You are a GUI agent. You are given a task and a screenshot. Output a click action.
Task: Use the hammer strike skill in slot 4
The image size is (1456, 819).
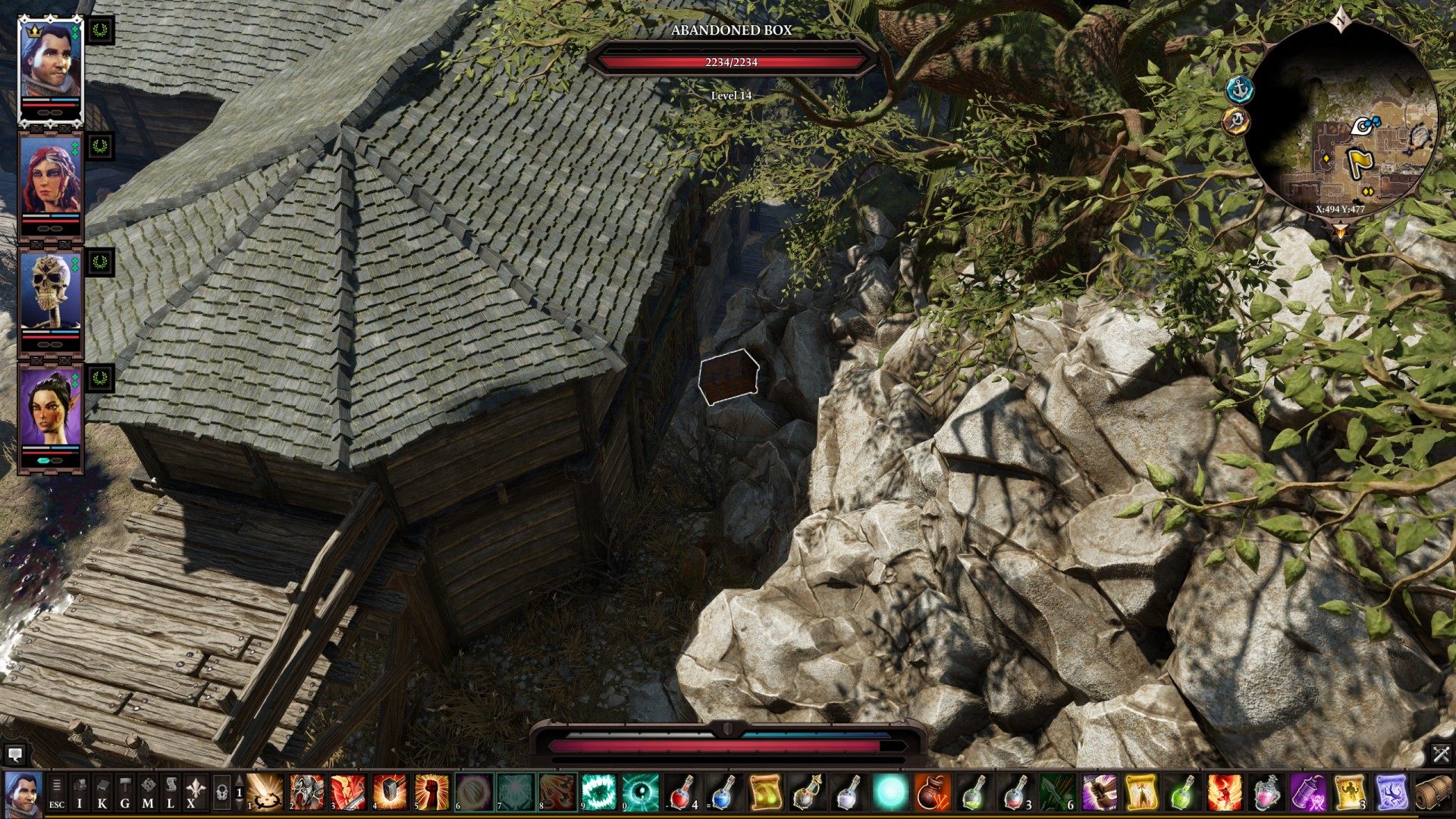[x=390, y=792]
